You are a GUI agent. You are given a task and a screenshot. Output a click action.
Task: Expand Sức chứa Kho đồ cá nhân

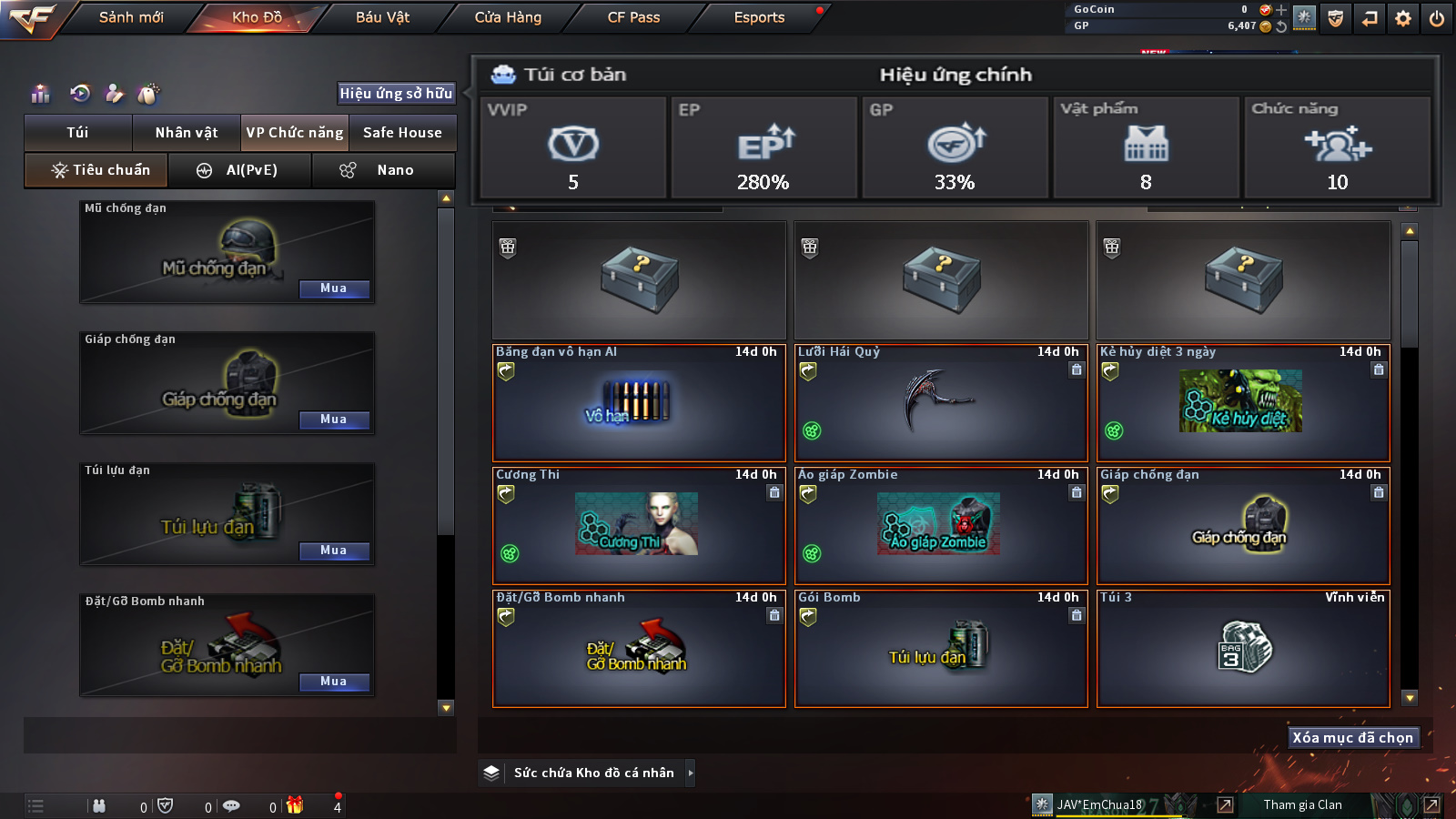593,773
